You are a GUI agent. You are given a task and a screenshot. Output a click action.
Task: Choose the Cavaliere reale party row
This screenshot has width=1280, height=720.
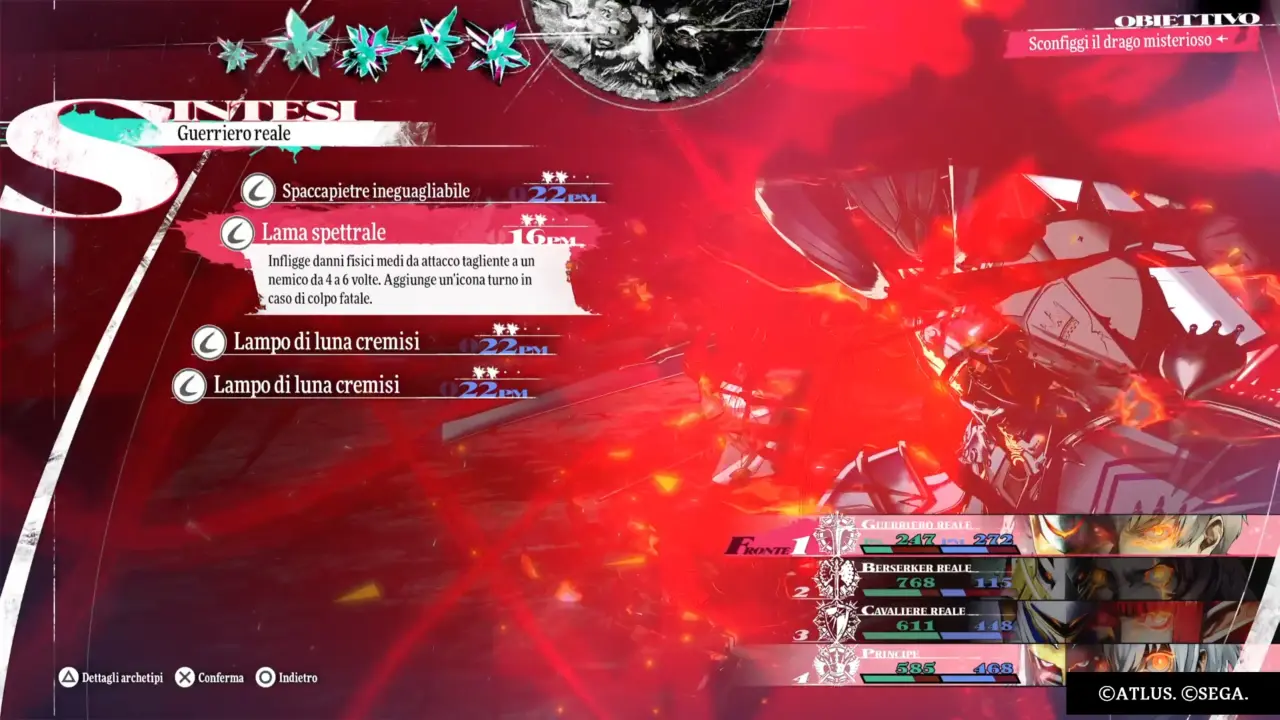coord(1000,621)
